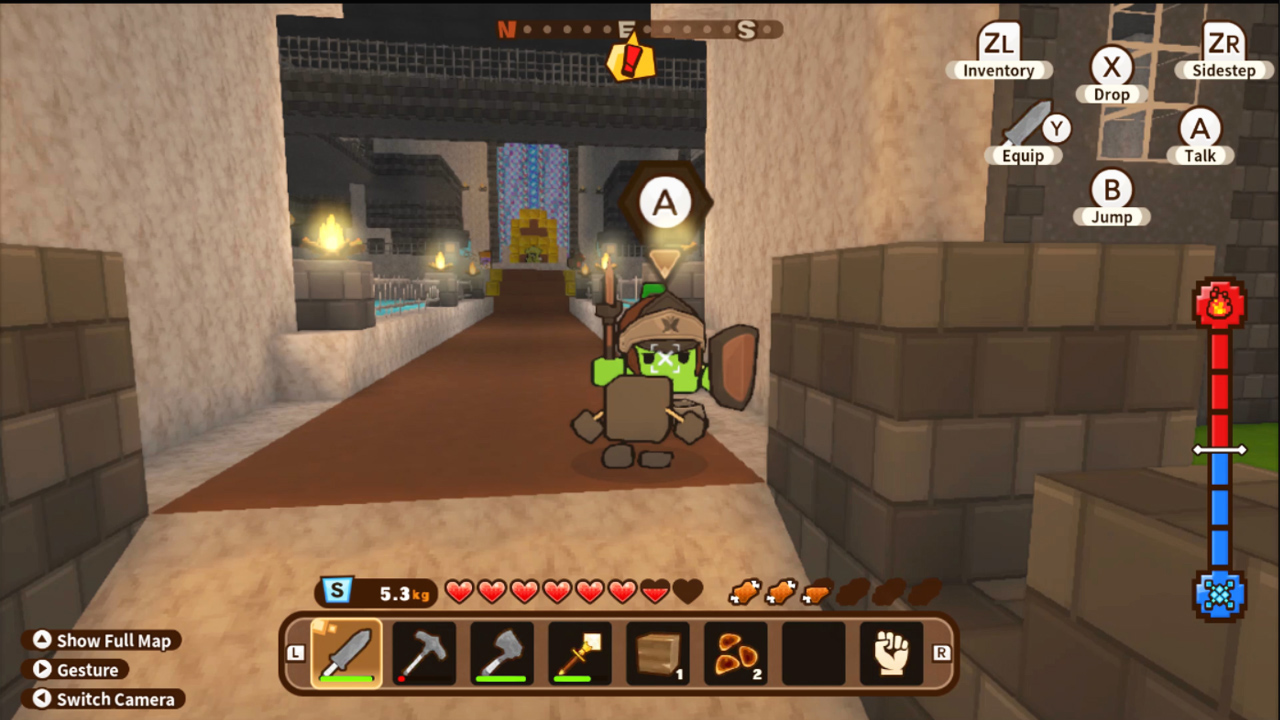Select the magic wand hotbar slot
Image resolution: width=1280 pixels, height=720 pixels.
(x=579, y=652)
